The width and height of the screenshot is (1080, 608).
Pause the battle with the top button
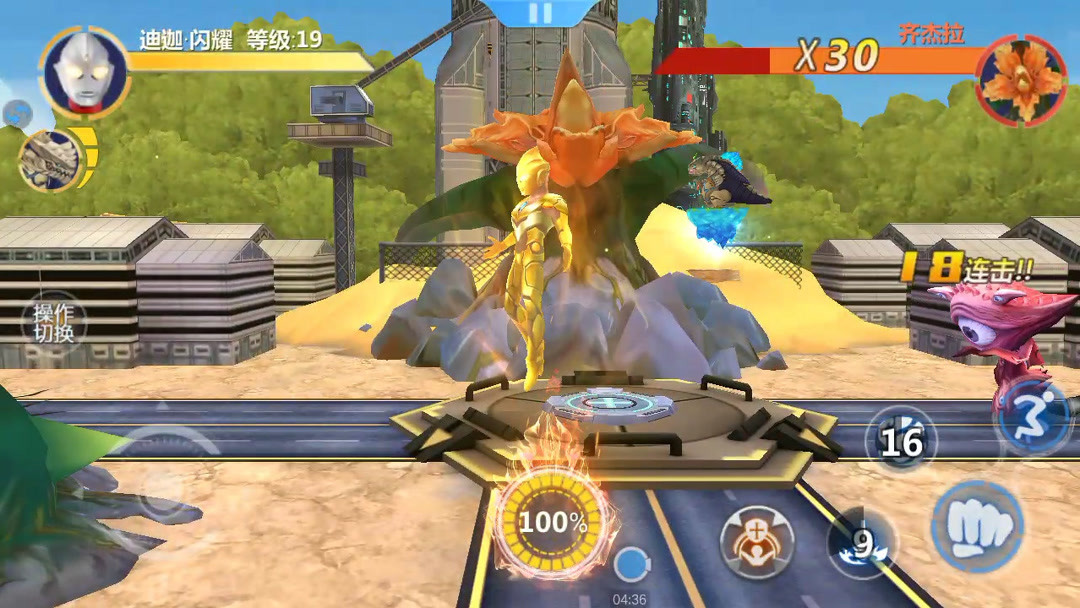pyautogui.click(x=540, y=12)
